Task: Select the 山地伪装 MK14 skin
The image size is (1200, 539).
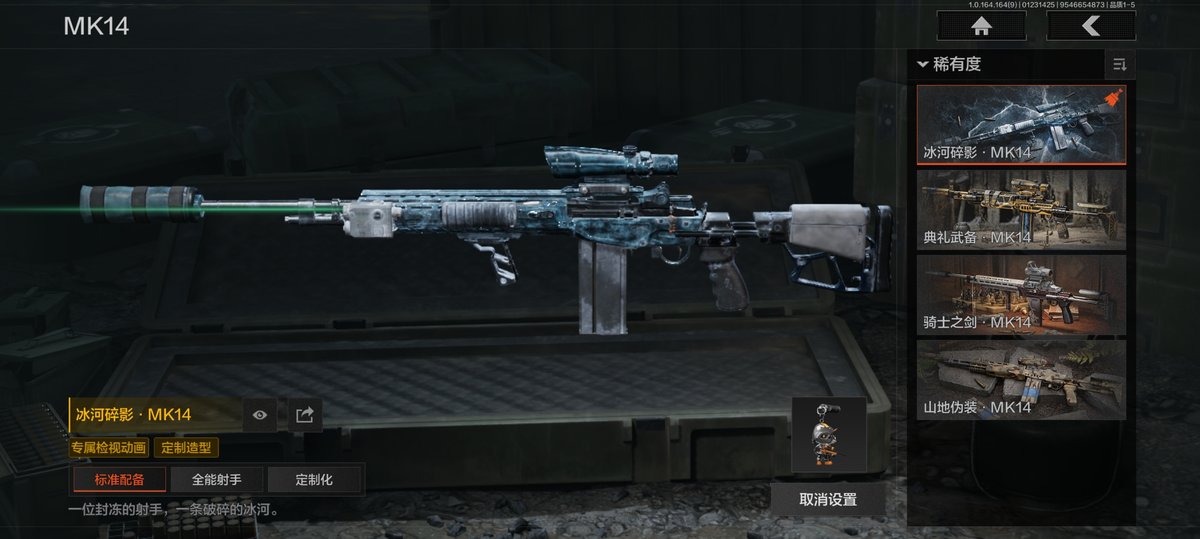Action: coord(1021,380)
